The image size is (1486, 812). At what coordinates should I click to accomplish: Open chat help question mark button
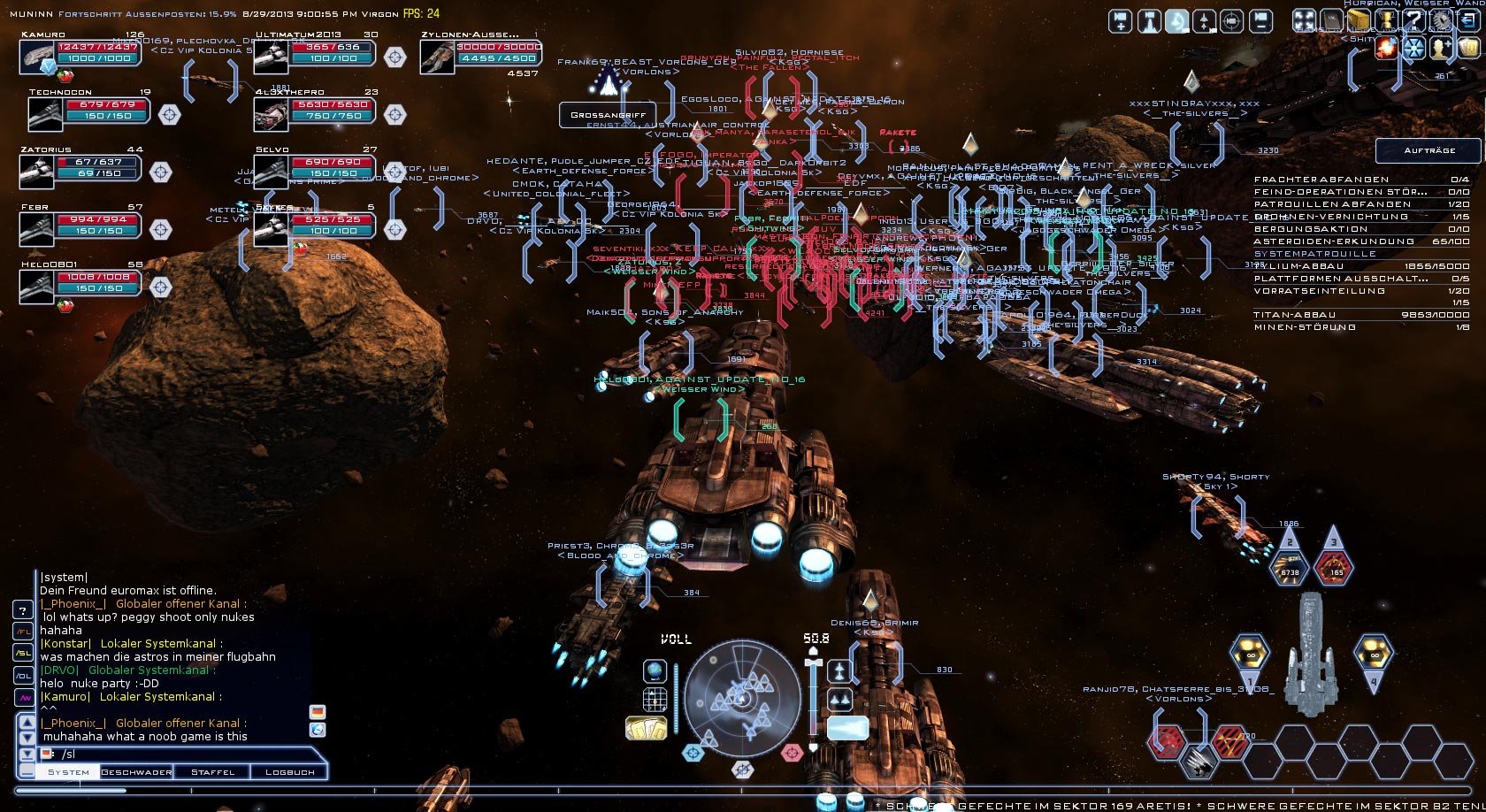(23, 609)
